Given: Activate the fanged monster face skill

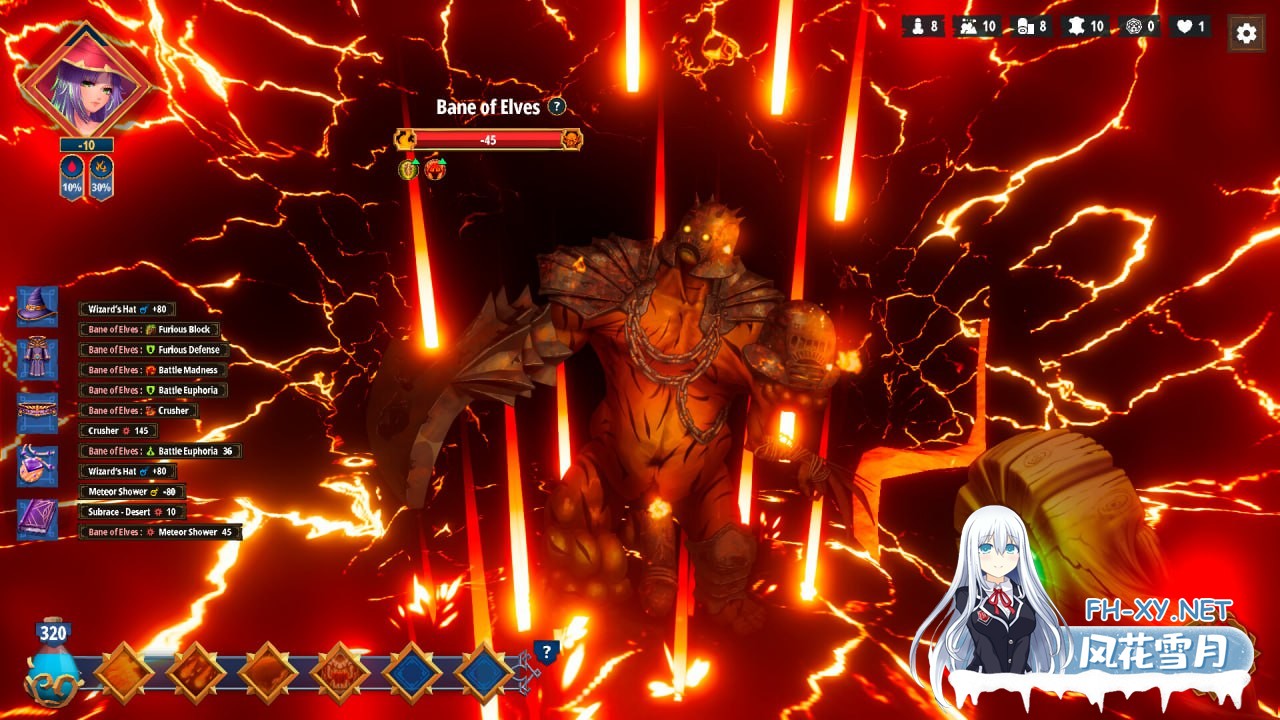Looking at the screenshot, I should [x=341, y=673].
